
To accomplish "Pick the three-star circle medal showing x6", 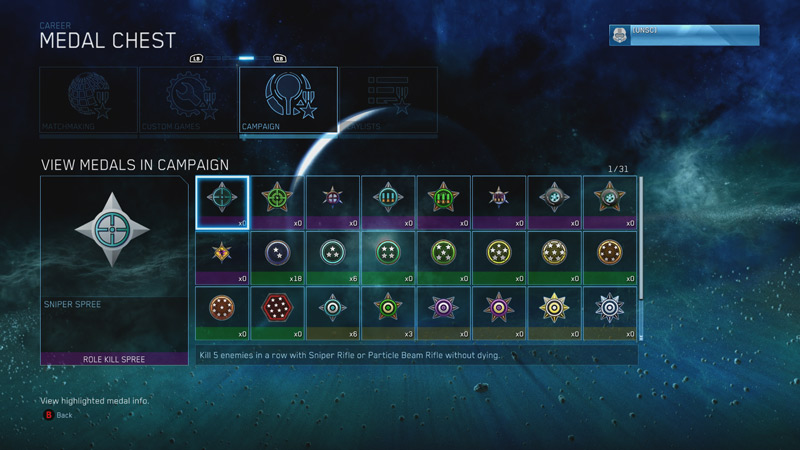I will pos(332,257).
